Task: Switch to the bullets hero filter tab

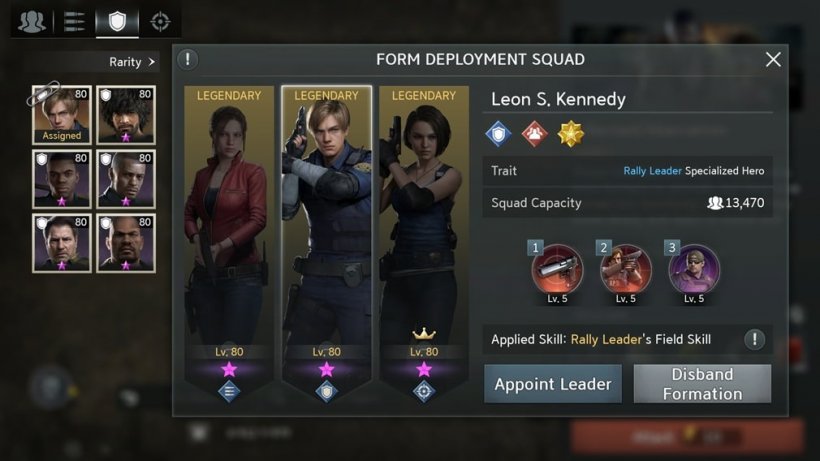Action: (x=74, y=21)
